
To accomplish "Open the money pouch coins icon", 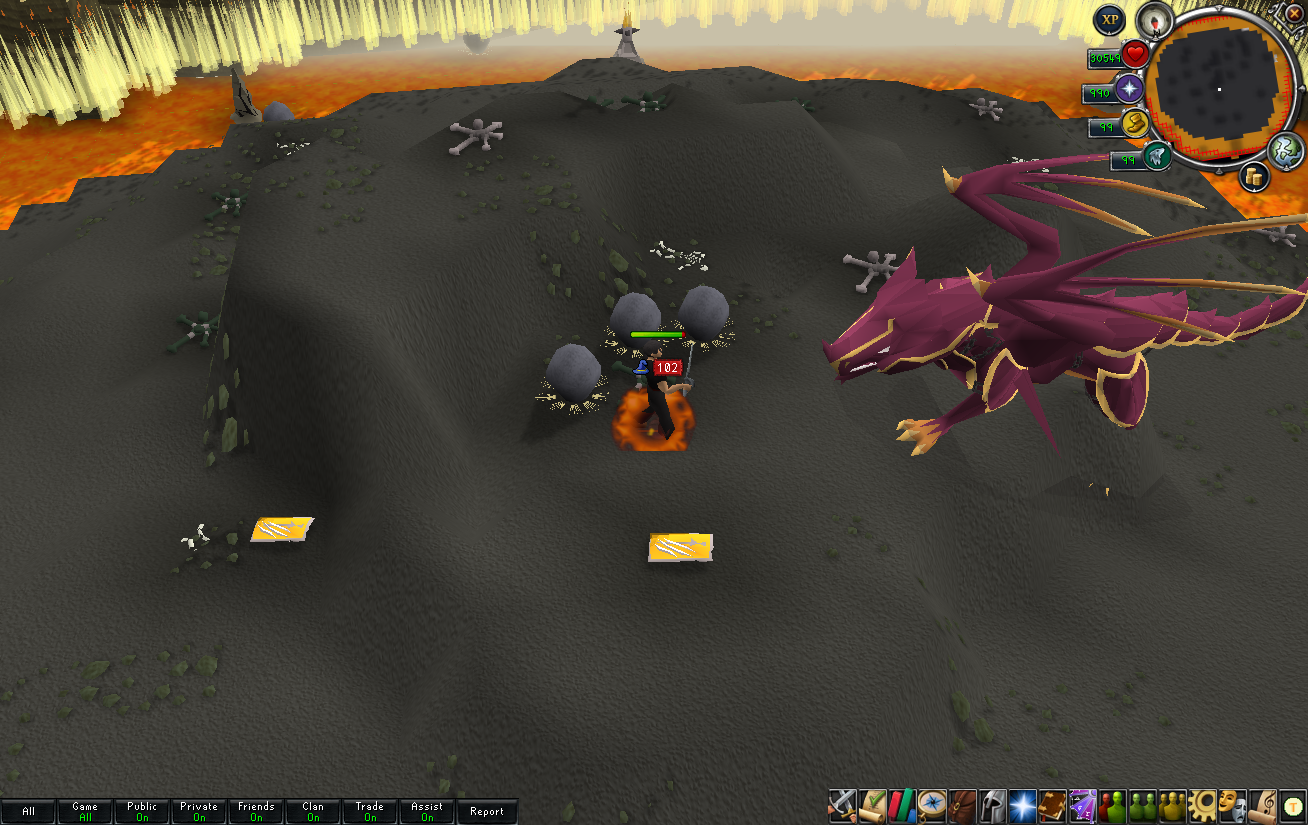I will (x=1254, y=177).
